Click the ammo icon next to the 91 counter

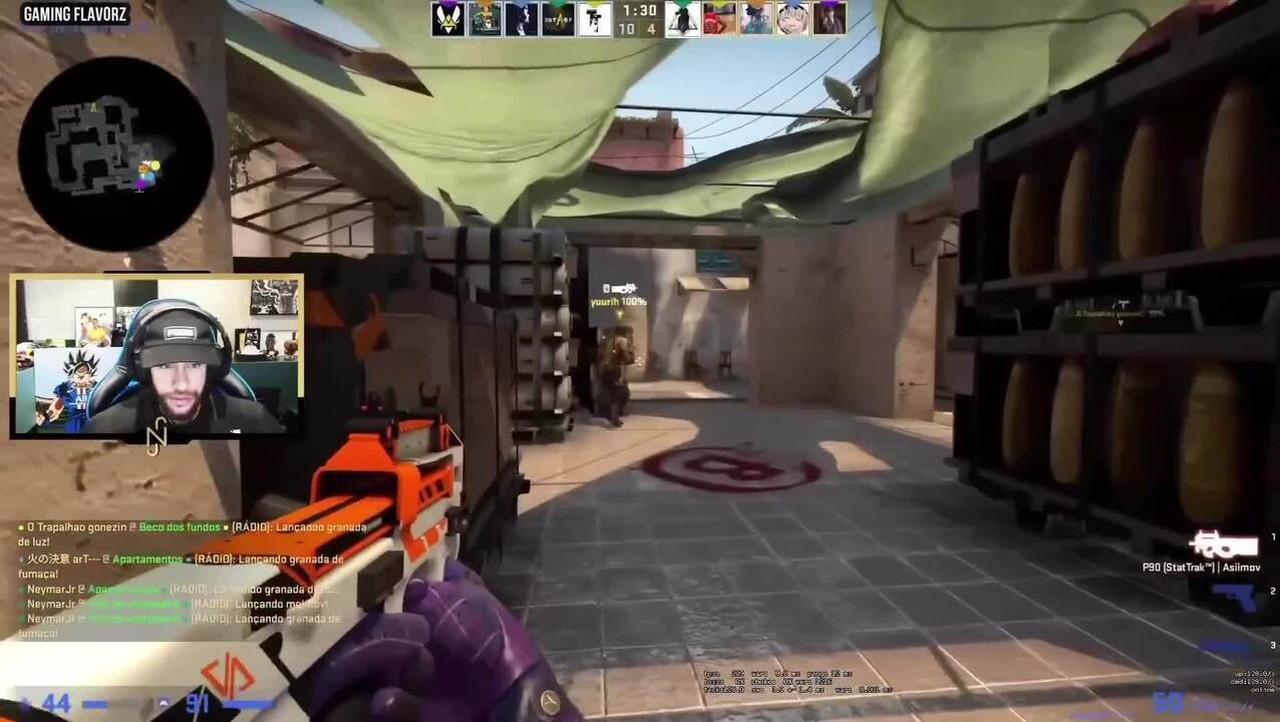[x=163, y=703]
